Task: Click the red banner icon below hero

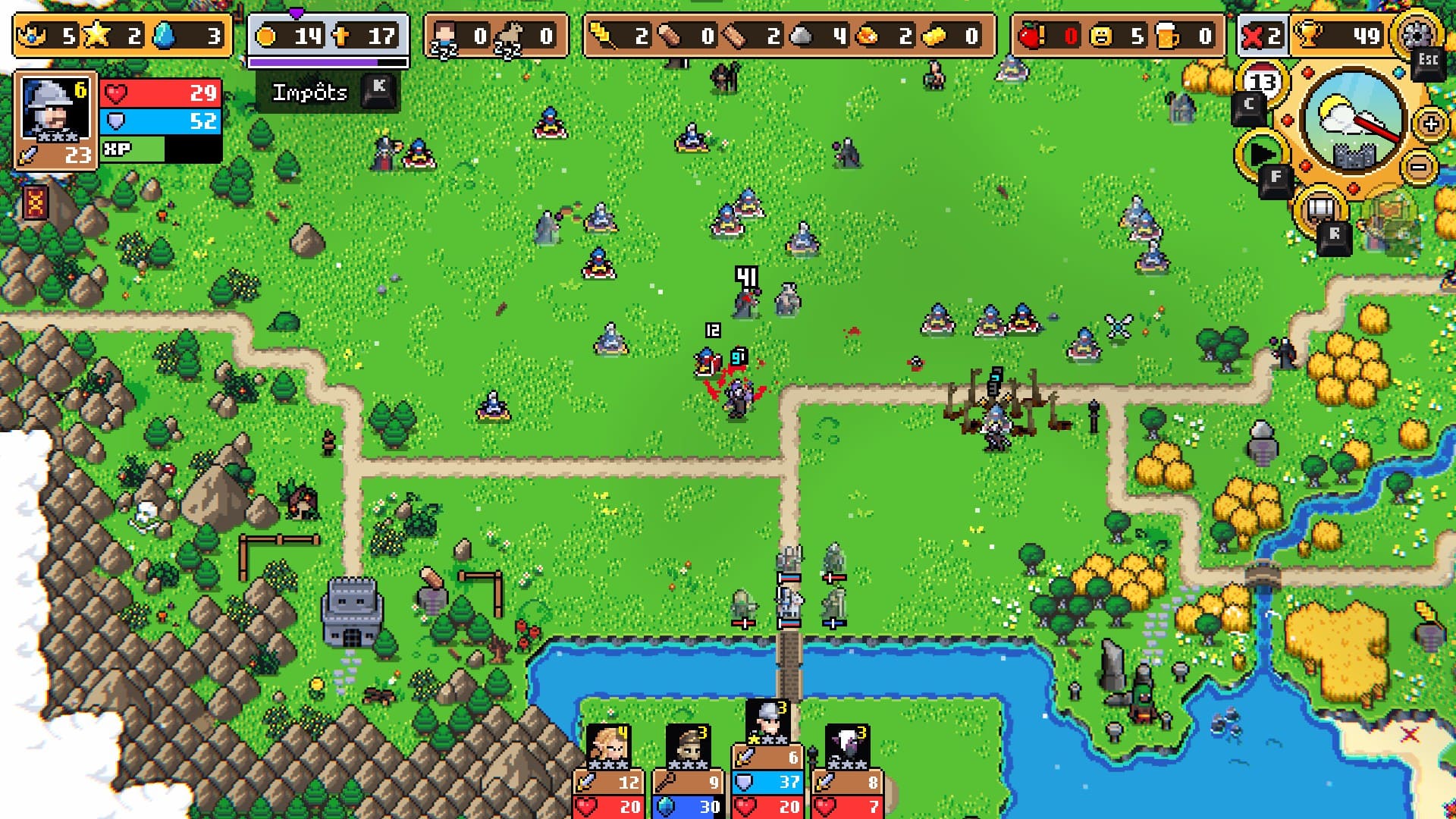Action: 36,202
